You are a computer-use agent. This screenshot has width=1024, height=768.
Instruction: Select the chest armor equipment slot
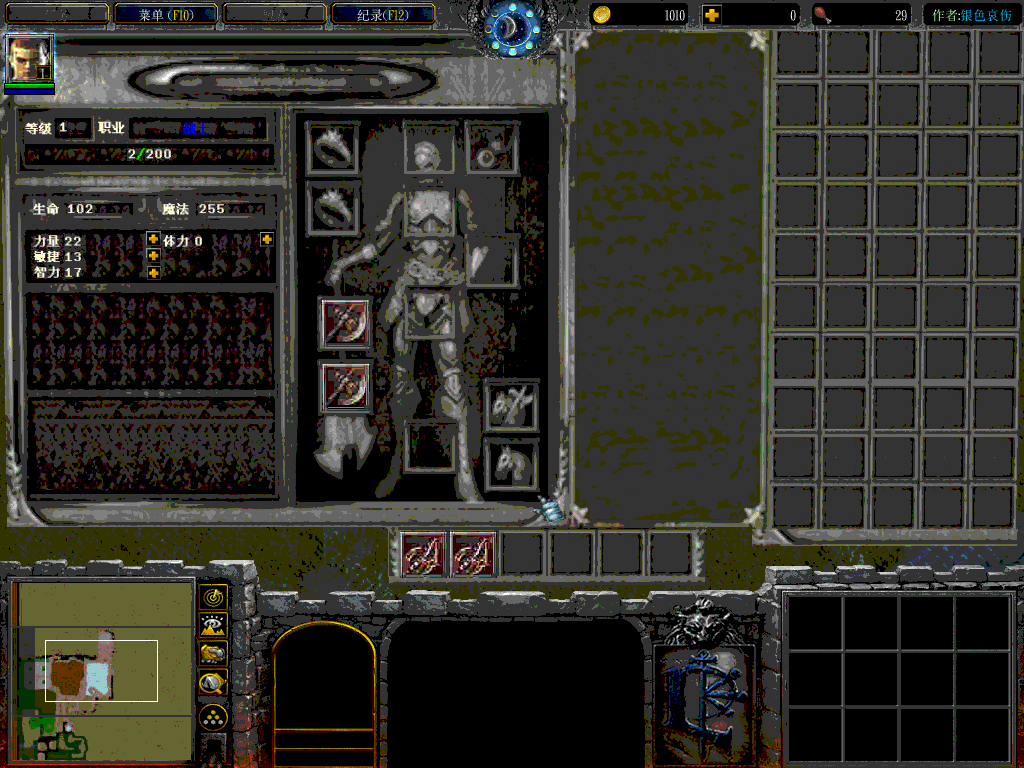(x=429, y=213)
